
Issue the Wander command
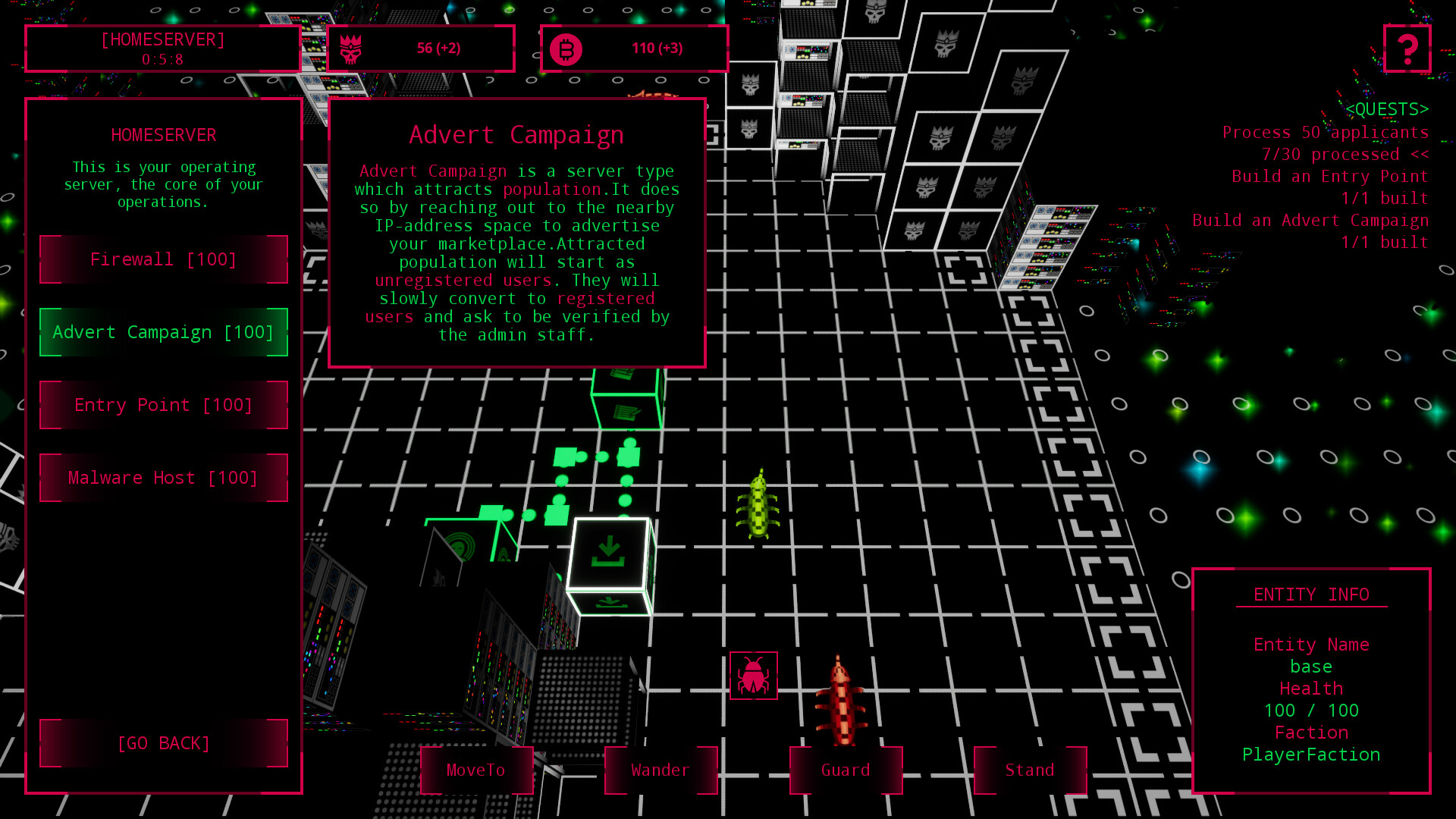[661, 770]
